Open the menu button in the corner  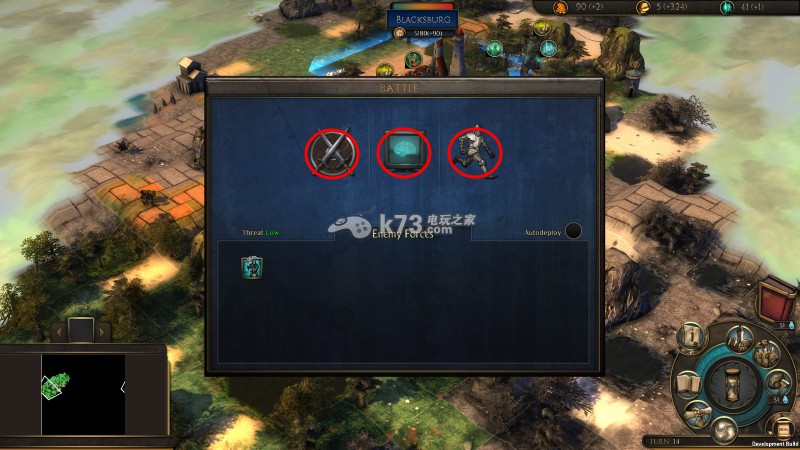(x=783, y=429)
